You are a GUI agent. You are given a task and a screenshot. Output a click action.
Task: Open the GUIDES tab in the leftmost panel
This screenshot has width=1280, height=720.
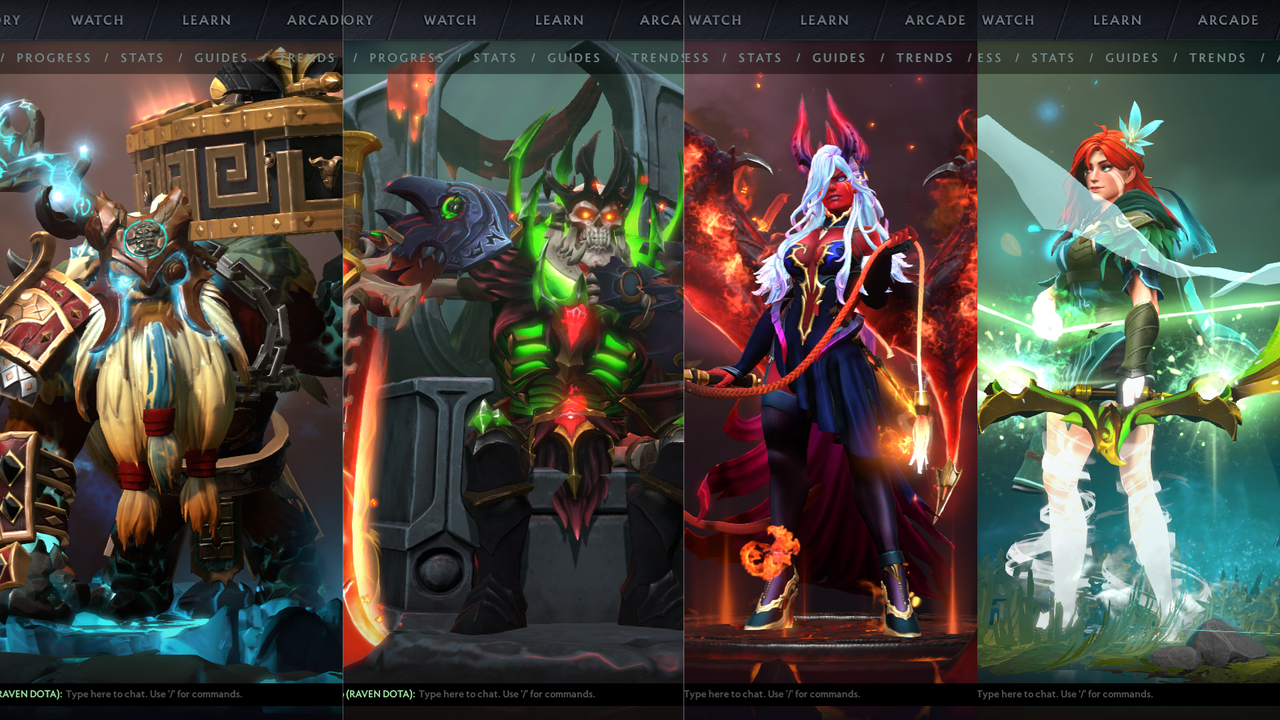(x=220, y=58)
